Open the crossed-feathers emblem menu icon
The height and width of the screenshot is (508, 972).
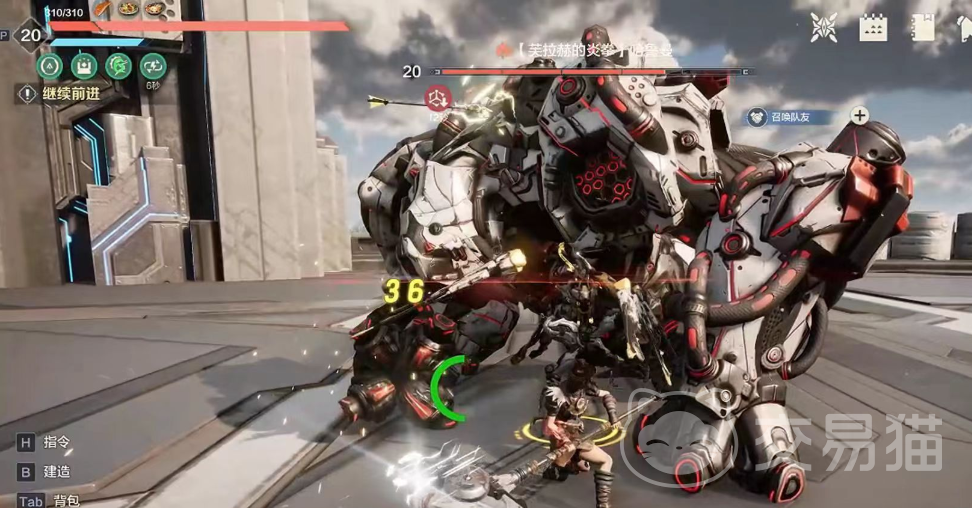tap(825, 27)
